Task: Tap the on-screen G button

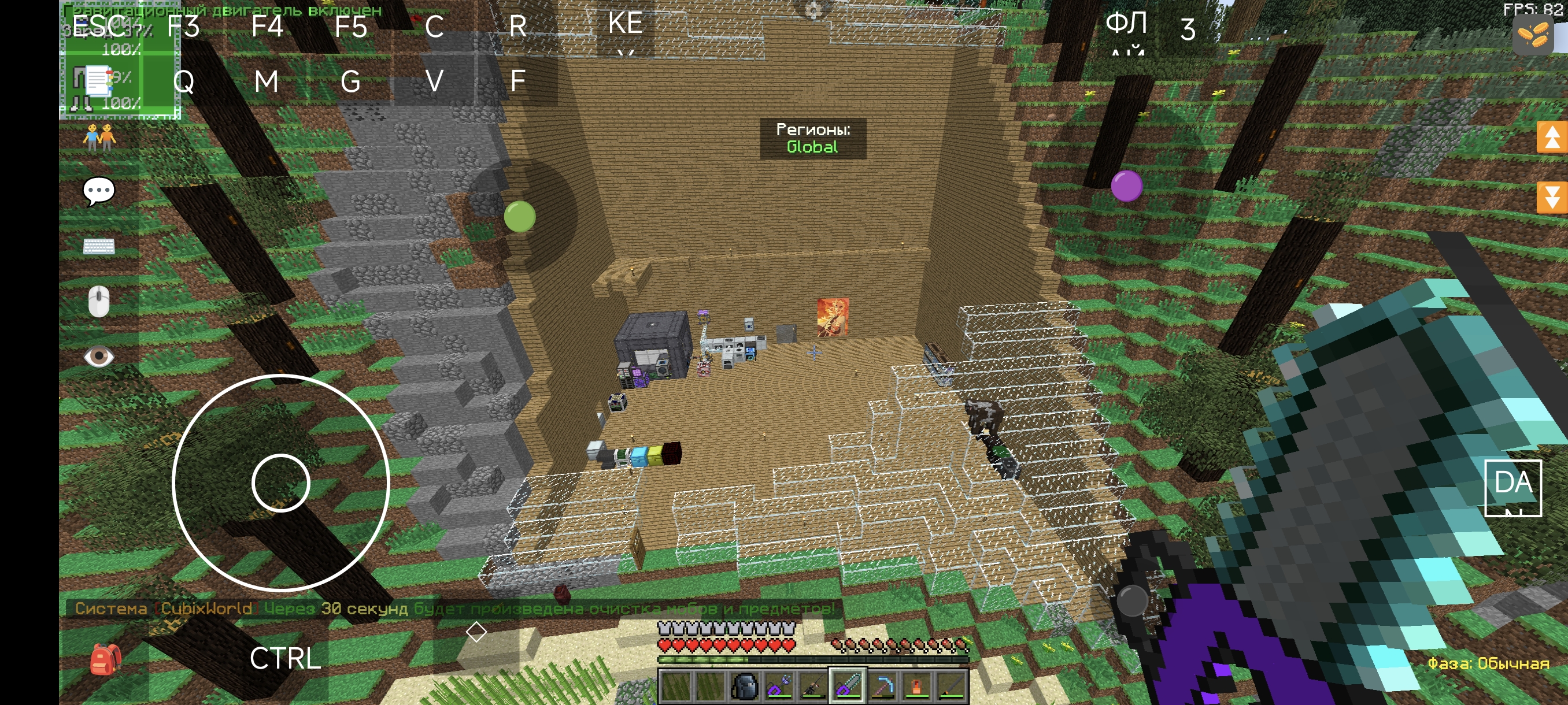Action: pyautogui.click(x=350, y=81)
